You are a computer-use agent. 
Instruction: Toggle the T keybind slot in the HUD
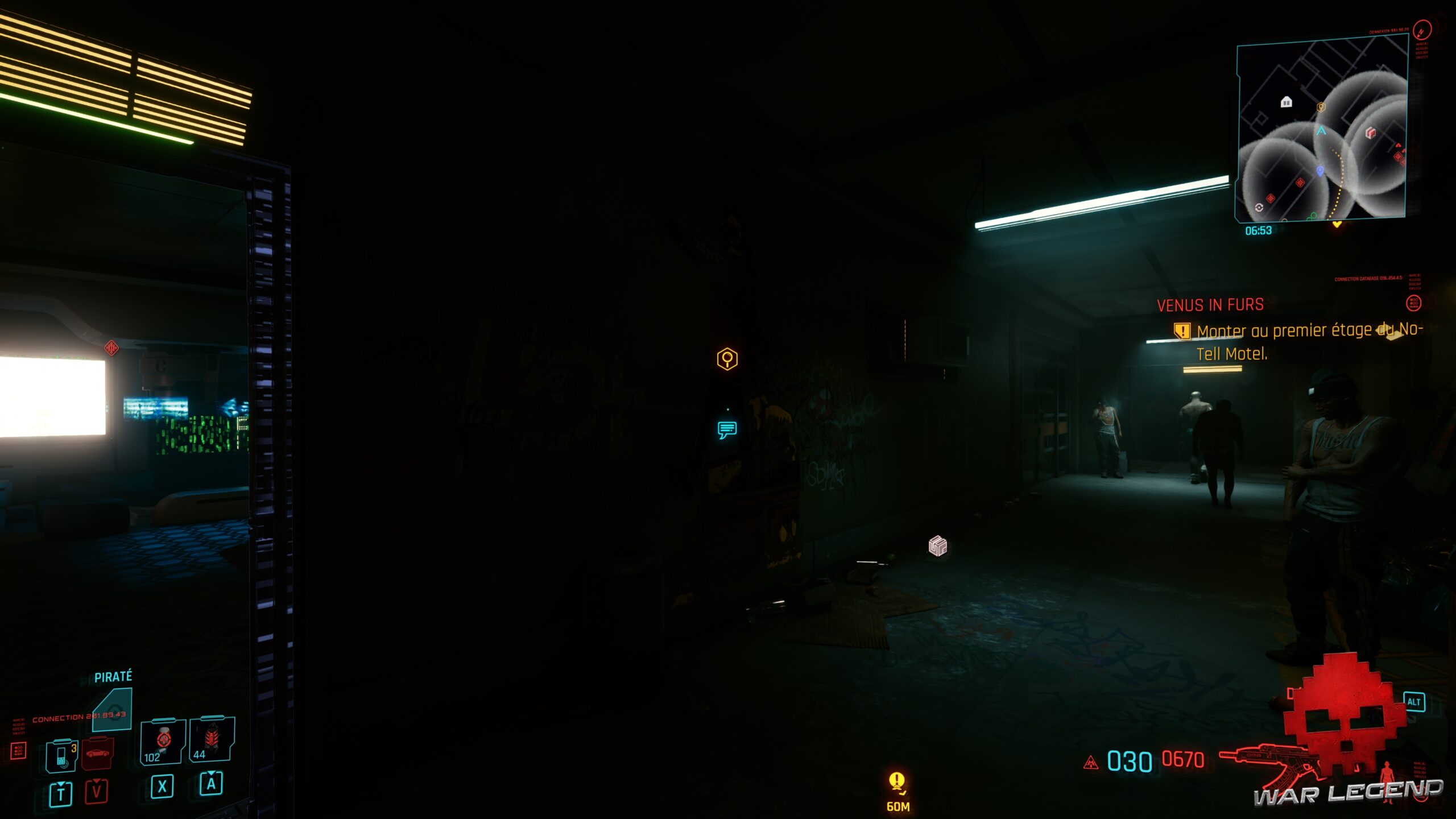[61, 793]
